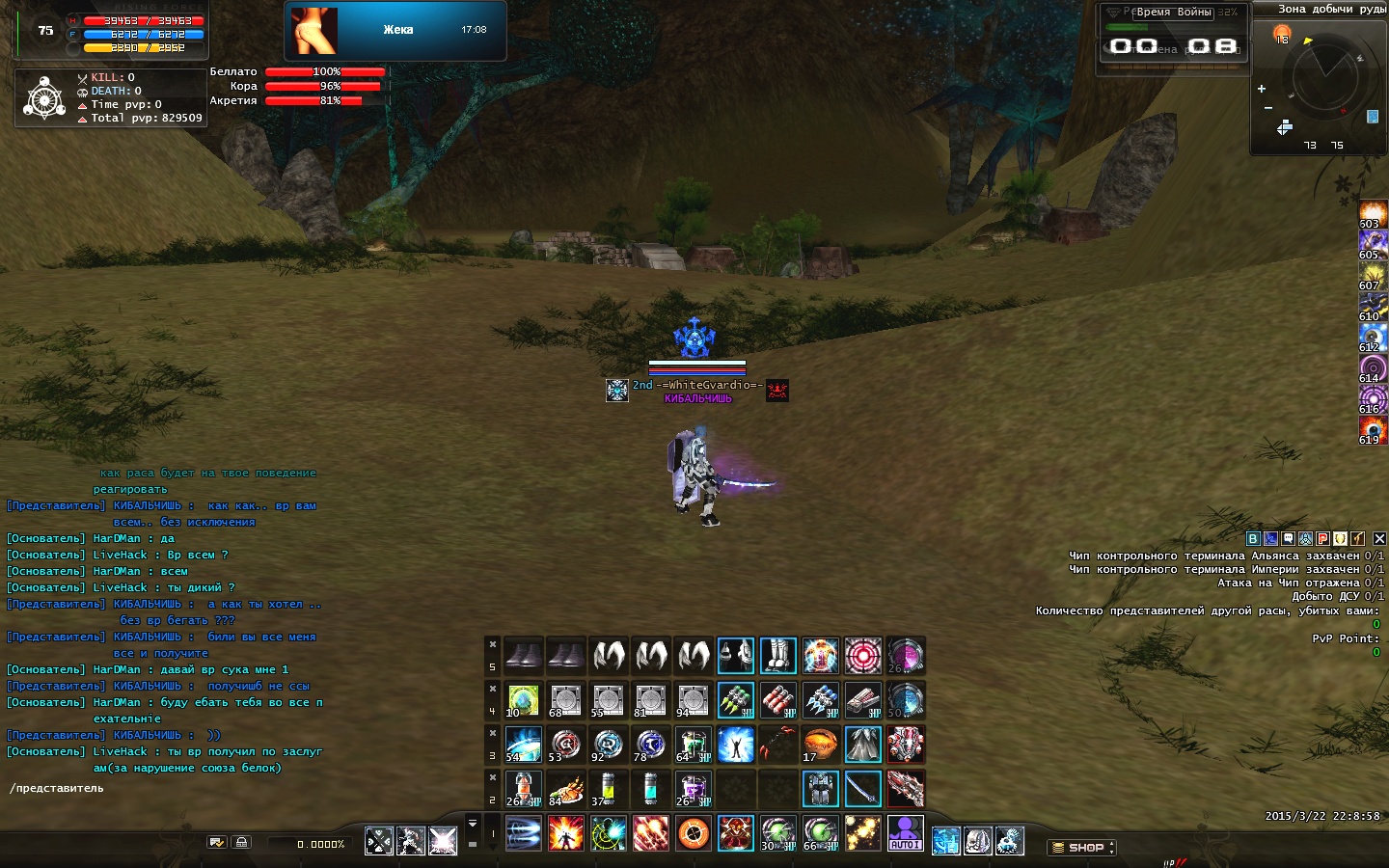Activate the red crosshair target skill
Screen dimensions: 1389x868
click(862, 656)
